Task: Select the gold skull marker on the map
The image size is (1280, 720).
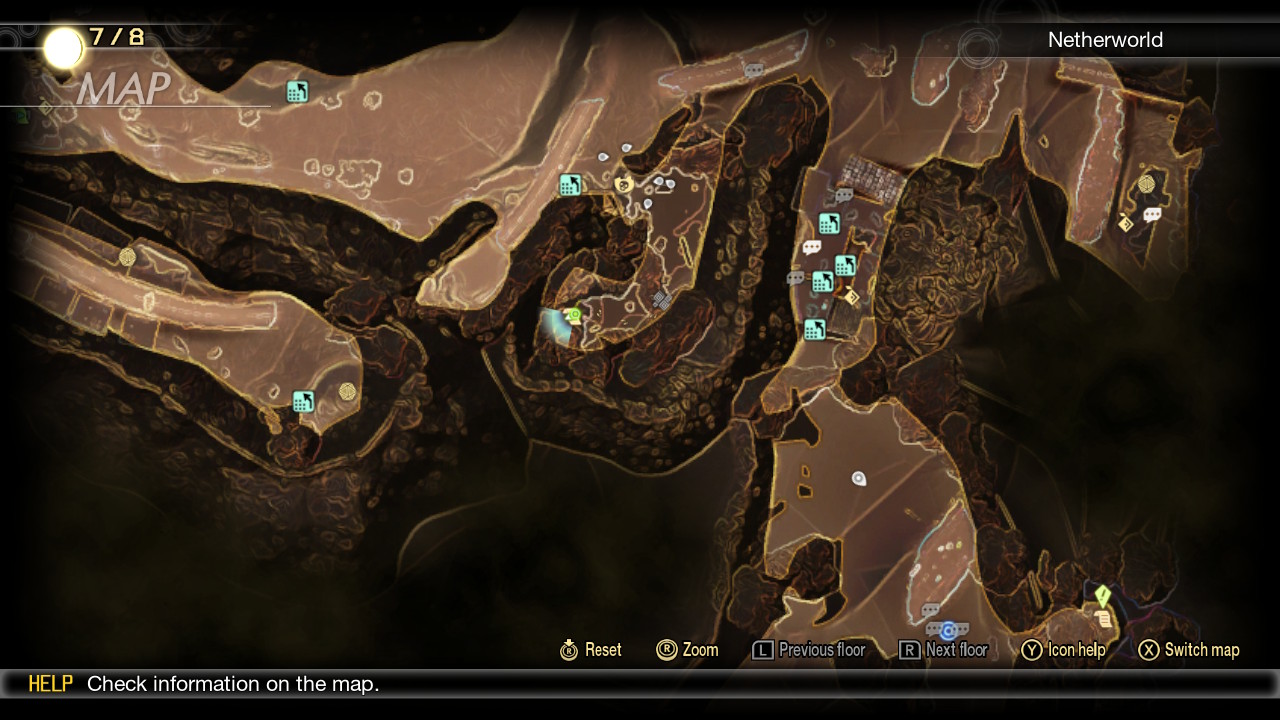Action: (624, 185)
